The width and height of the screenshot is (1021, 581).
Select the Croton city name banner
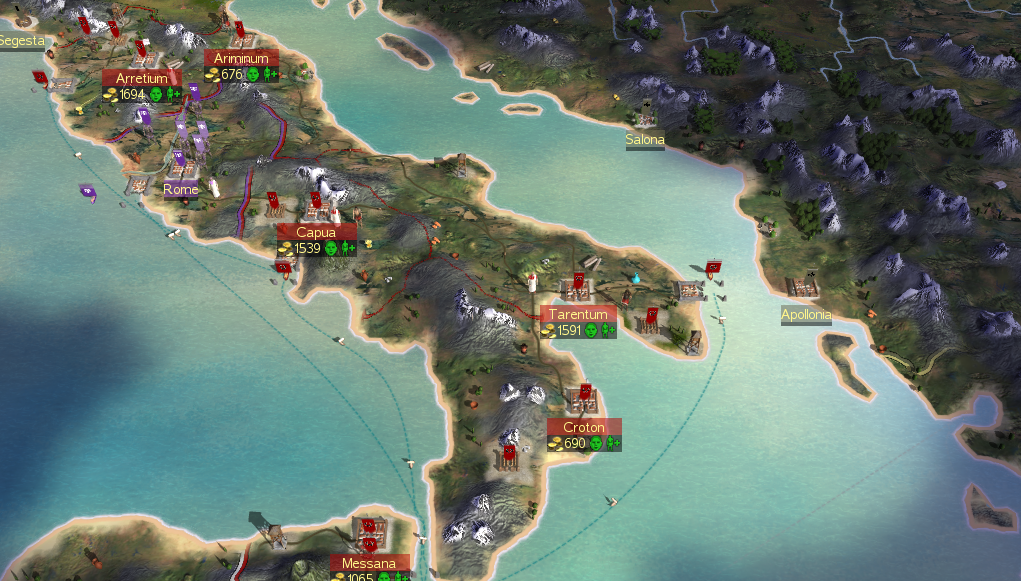584,427
